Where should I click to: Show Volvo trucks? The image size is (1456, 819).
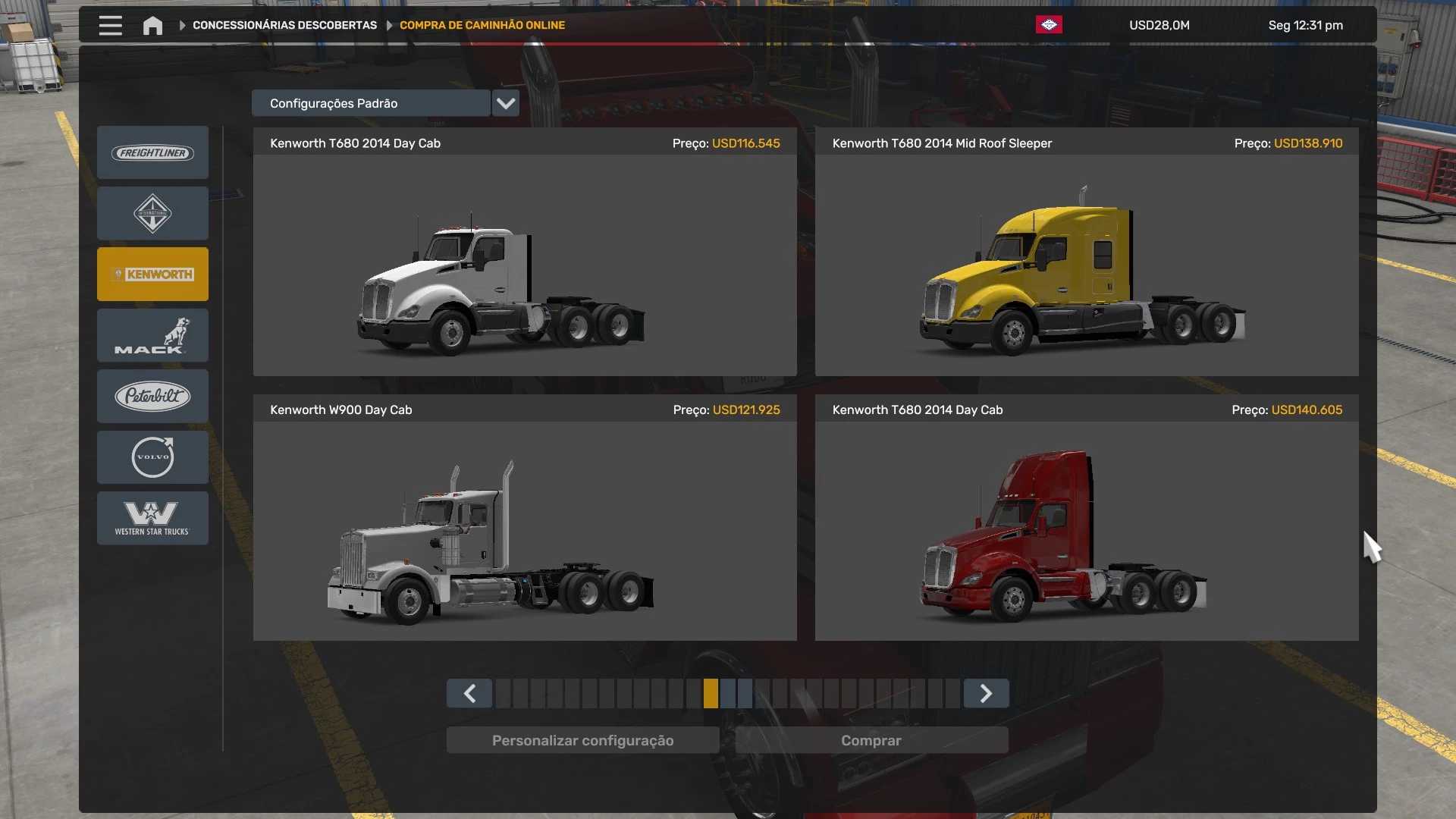click(x=152, y=457)
